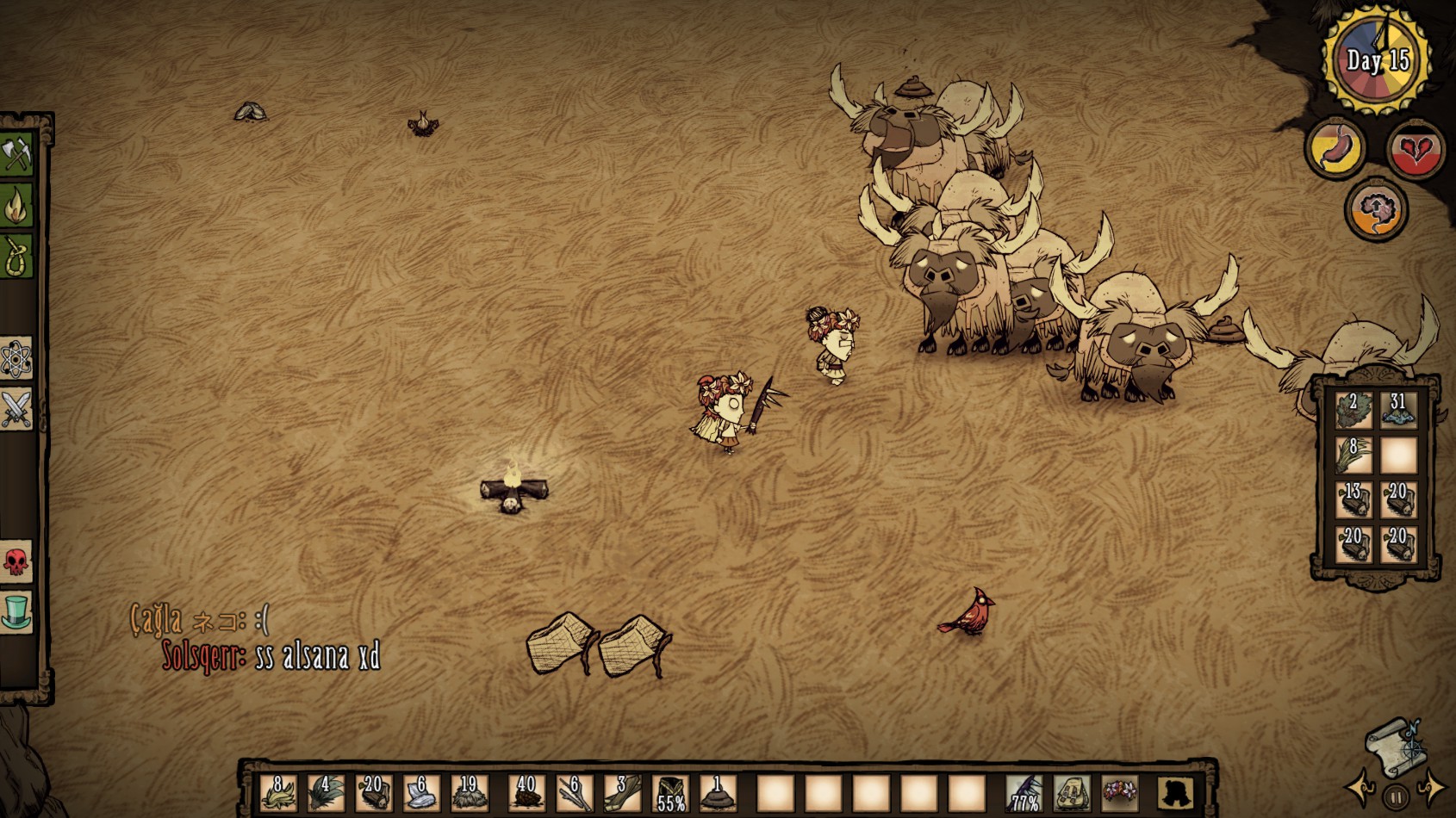Select the twigs stack of 6
Viewport: 1456px width, 818px height.
575,792
